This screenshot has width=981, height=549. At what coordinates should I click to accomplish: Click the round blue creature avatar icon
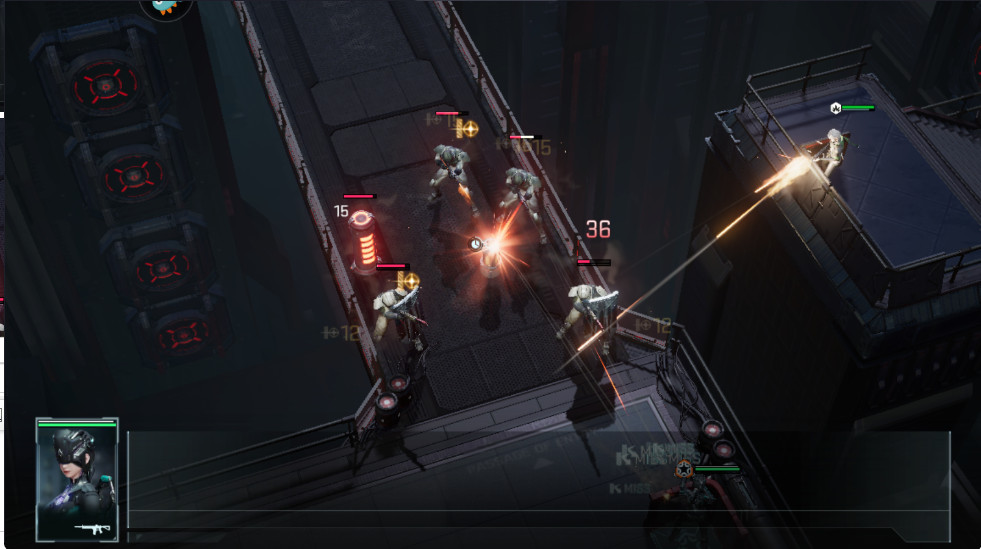[166, 7]
